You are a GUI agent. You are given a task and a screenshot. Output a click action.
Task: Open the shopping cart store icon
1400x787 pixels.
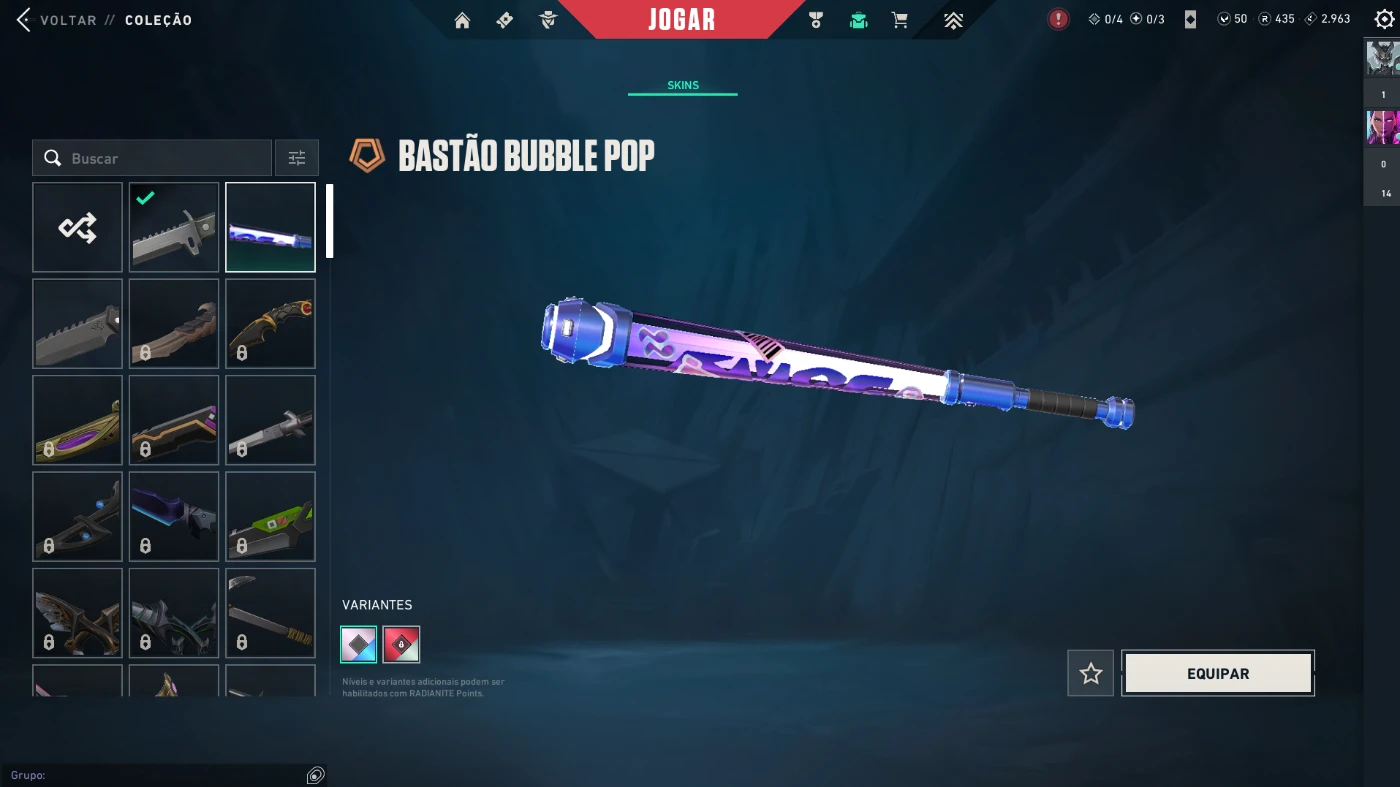[x=900, y=20]
